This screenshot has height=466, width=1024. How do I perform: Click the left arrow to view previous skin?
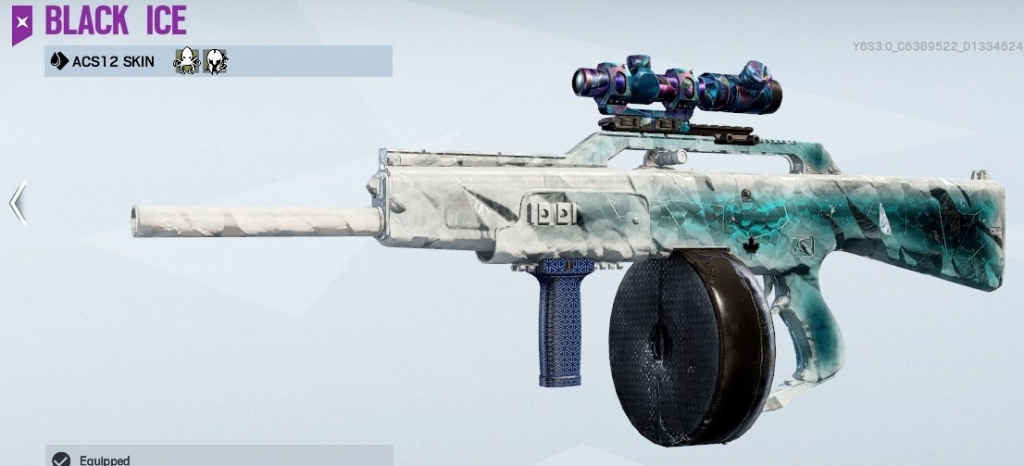click(18, 203)
